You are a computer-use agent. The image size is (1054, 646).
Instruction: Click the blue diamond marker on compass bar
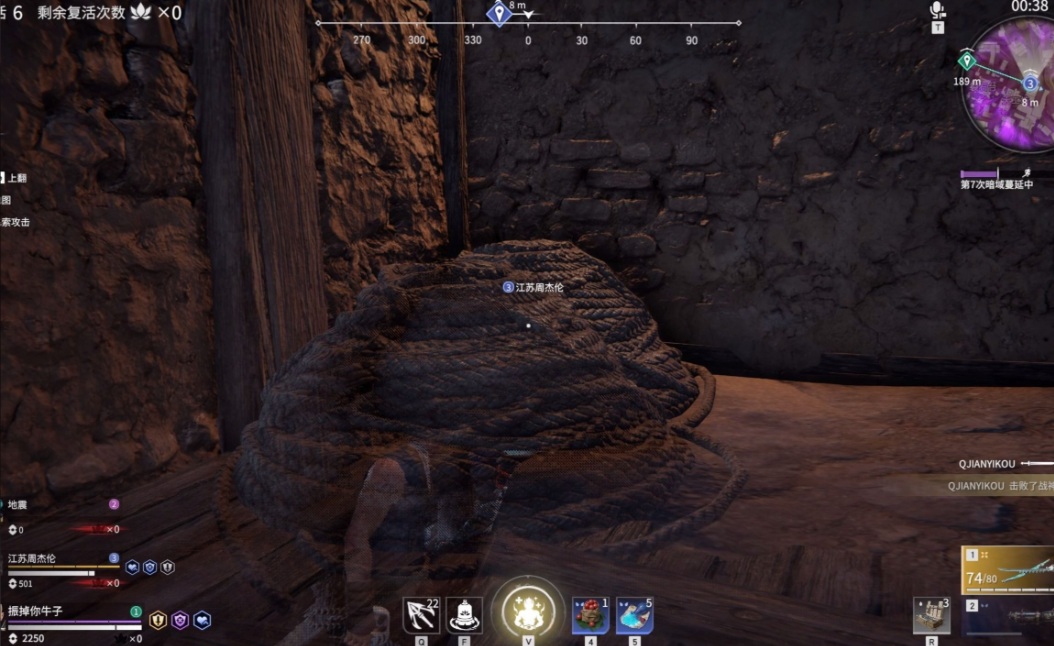click(x=499, y=14)
